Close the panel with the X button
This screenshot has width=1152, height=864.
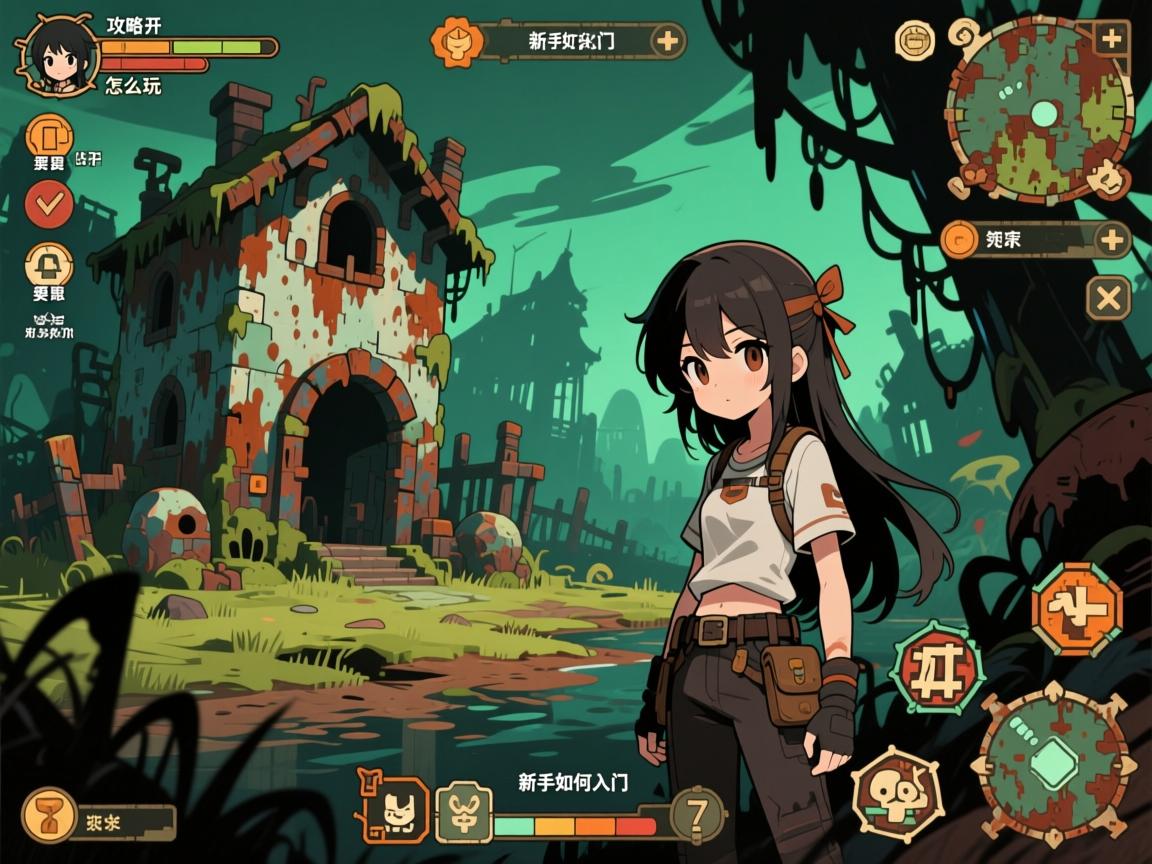pos(1108,297)
